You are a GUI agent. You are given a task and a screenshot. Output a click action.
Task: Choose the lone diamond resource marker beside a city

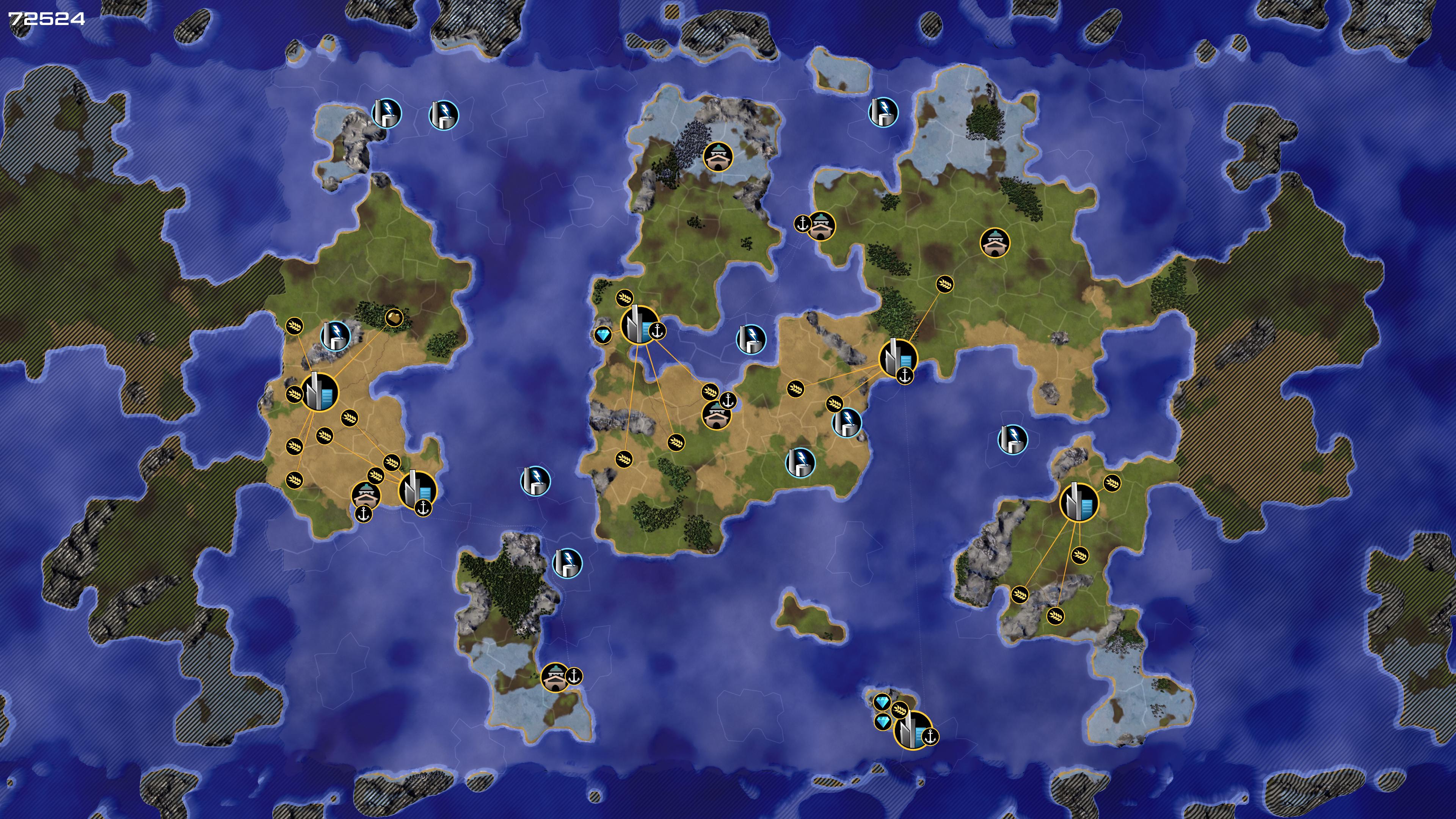pos(603,335)
